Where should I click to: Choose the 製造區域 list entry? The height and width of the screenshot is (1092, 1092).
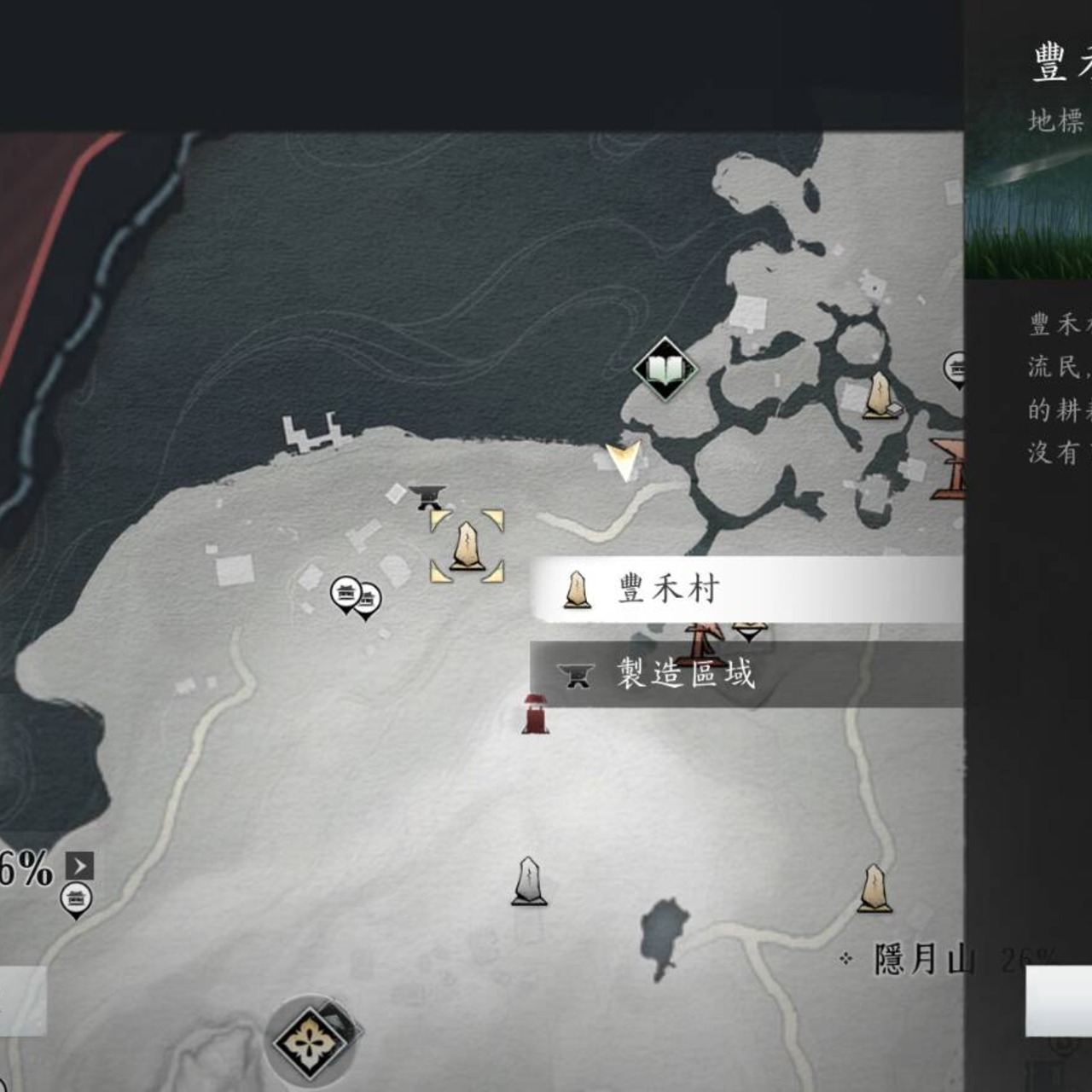pyautogui.click(x=746, y=674)
